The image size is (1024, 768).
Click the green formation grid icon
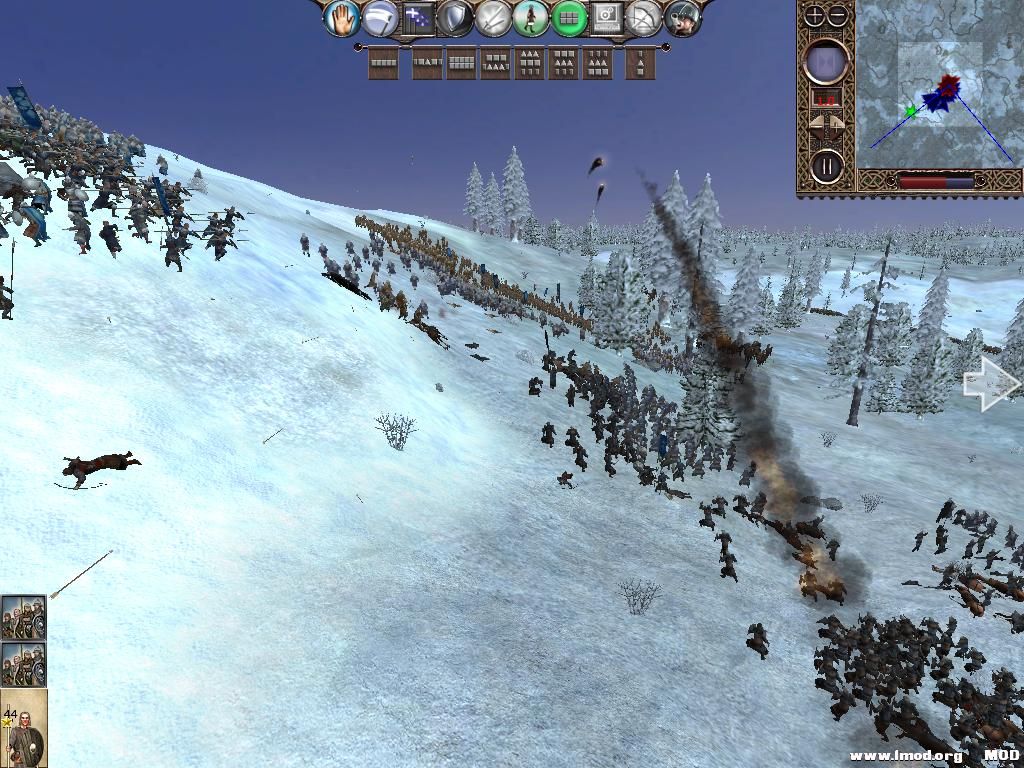(569, 18)
